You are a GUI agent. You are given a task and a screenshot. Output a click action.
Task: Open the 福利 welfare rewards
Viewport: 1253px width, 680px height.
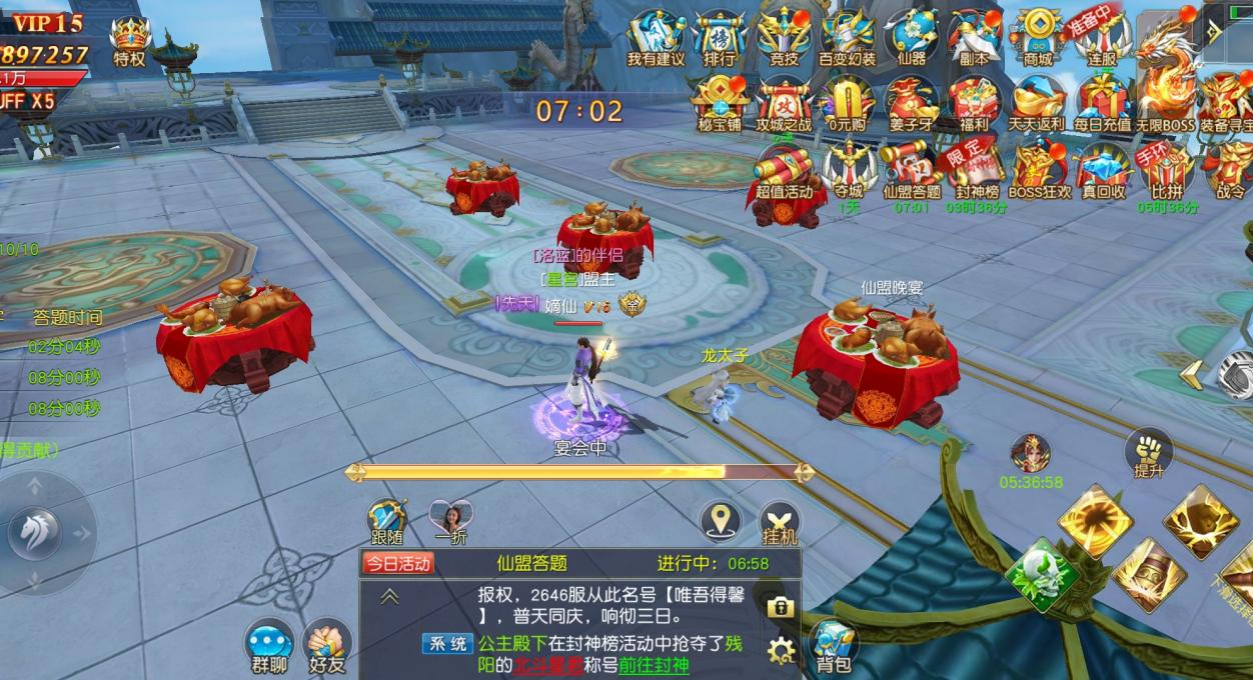point(973,104)
